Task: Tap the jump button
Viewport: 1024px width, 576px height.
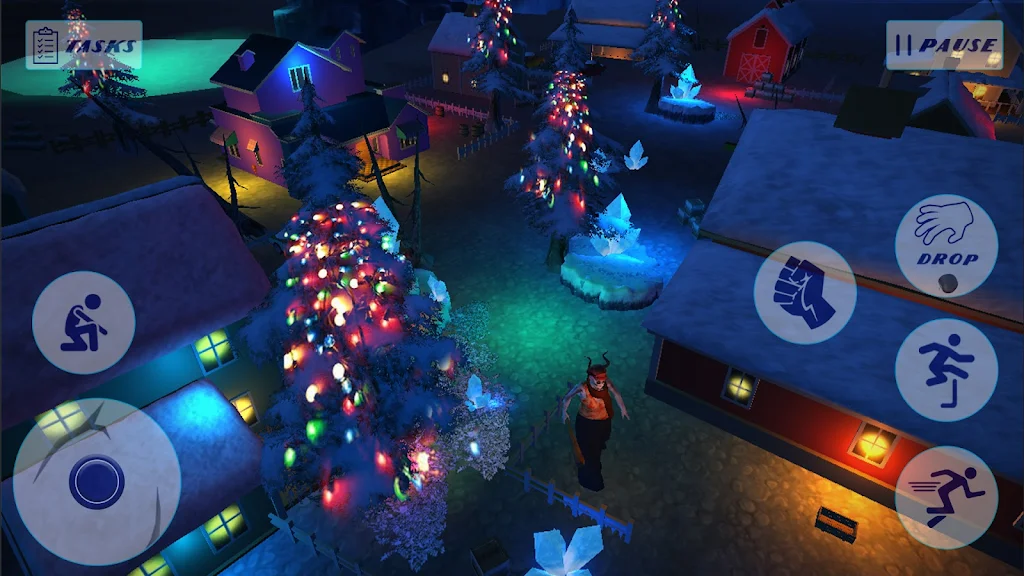Action: pyautogui.click(x=945, y=370)
